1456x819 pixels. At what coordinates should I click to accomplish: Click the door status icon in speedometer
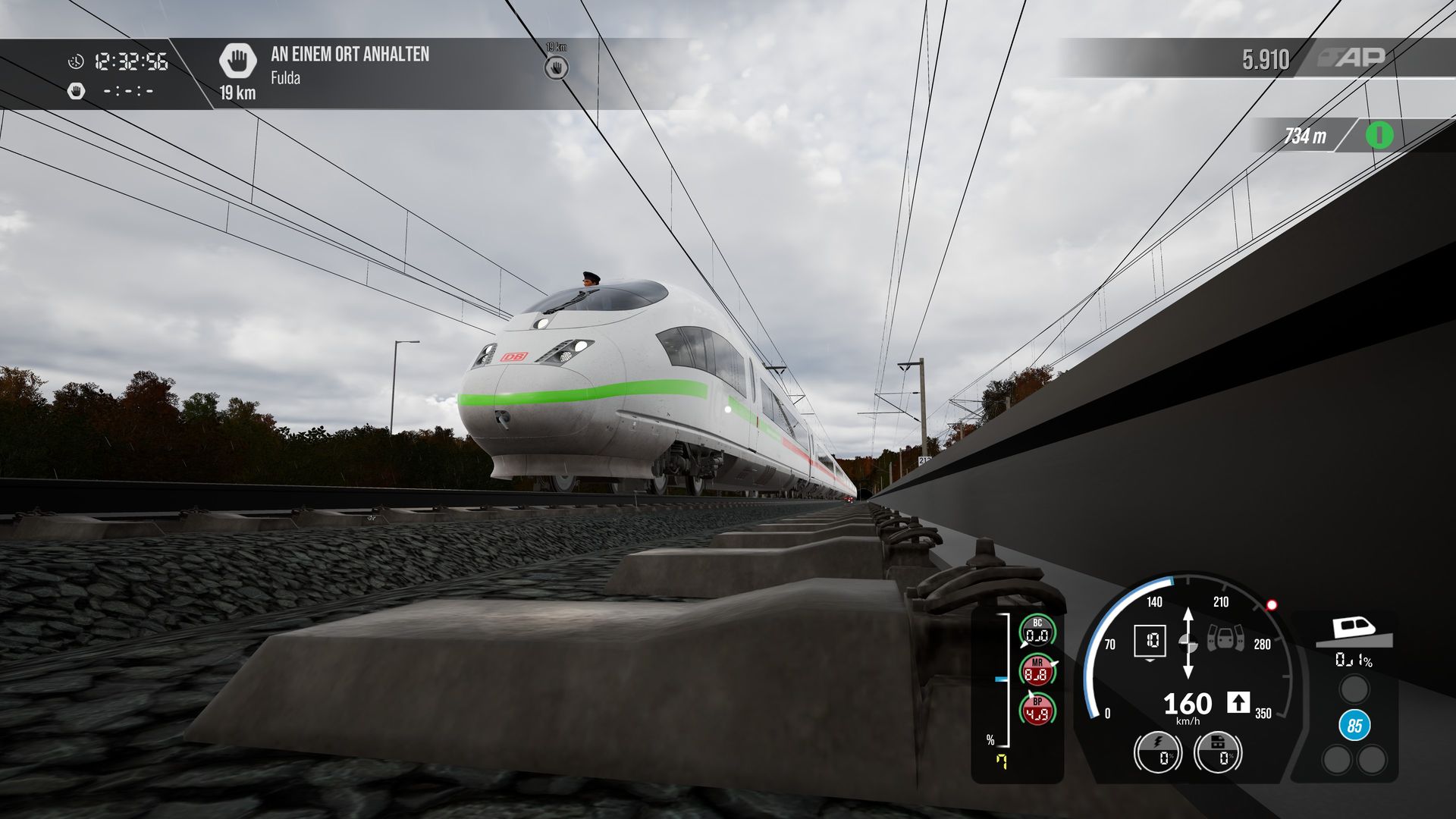[1225, 639]
